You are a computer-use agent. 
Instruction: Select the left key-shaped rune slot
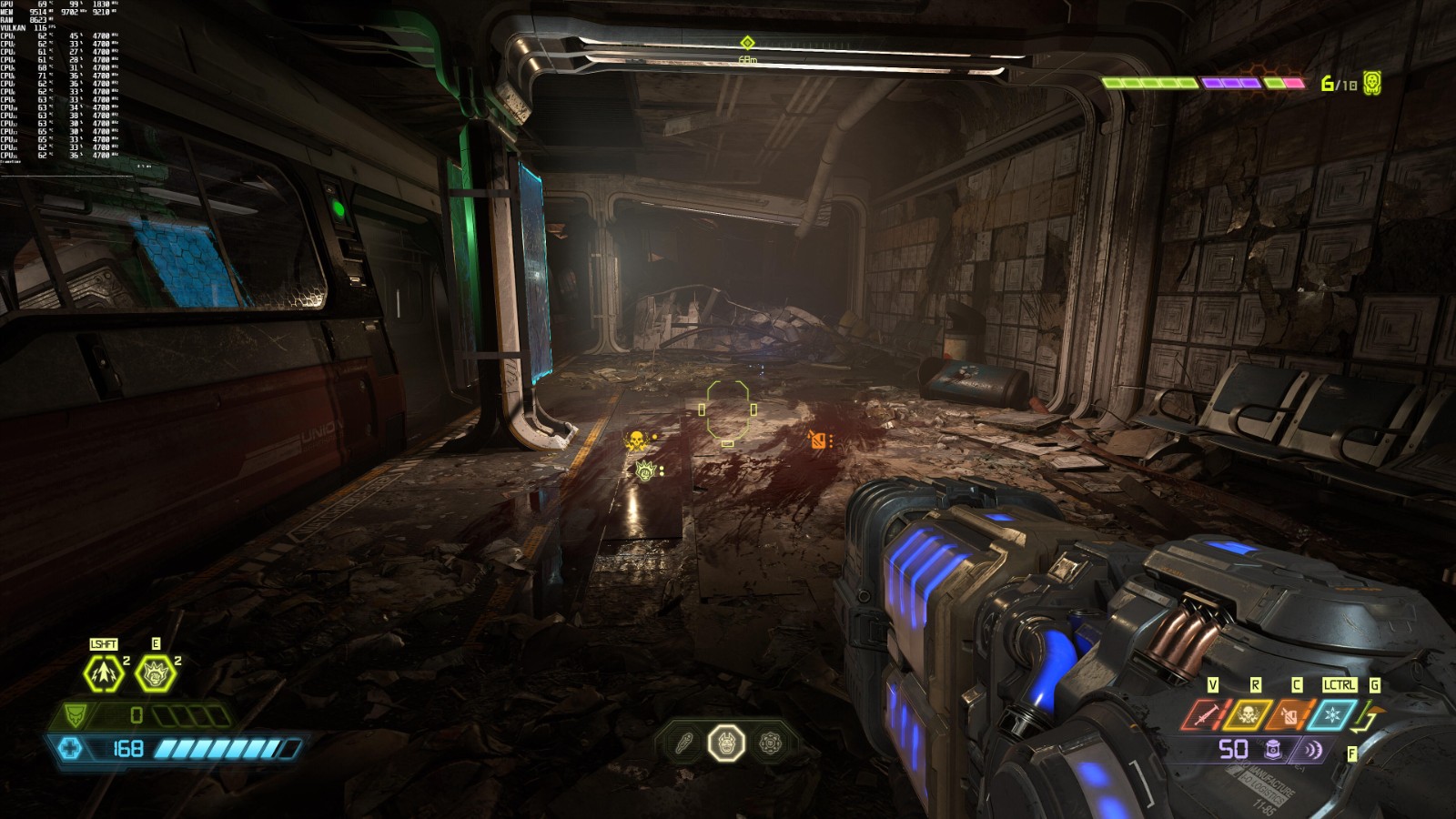(x=683, y=743)
